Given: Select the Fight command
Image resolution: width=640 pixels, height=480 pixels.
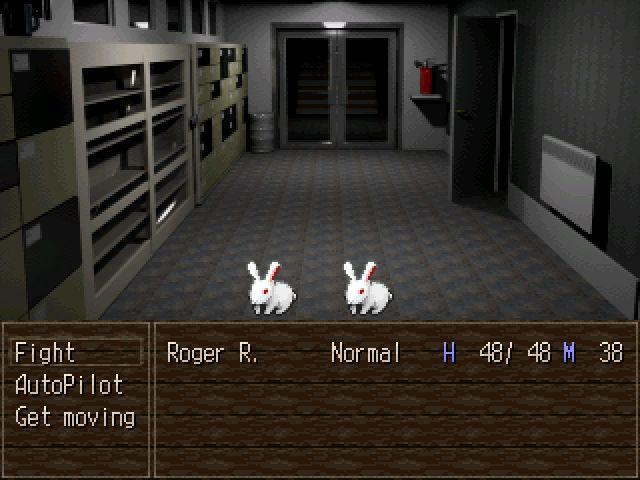Looking at the screenshot, I should point(46,353).
